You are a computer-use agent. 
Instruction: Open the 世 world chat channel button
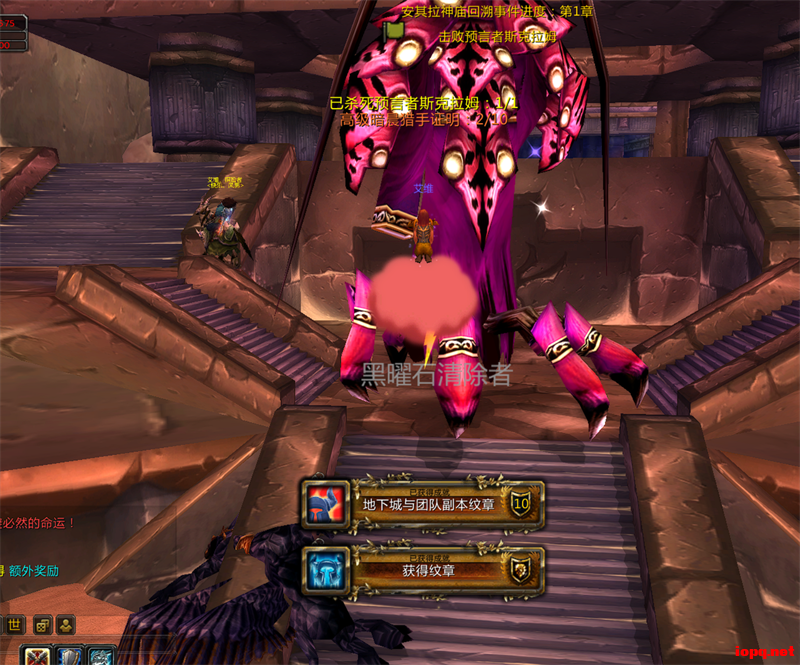[14, 625]
